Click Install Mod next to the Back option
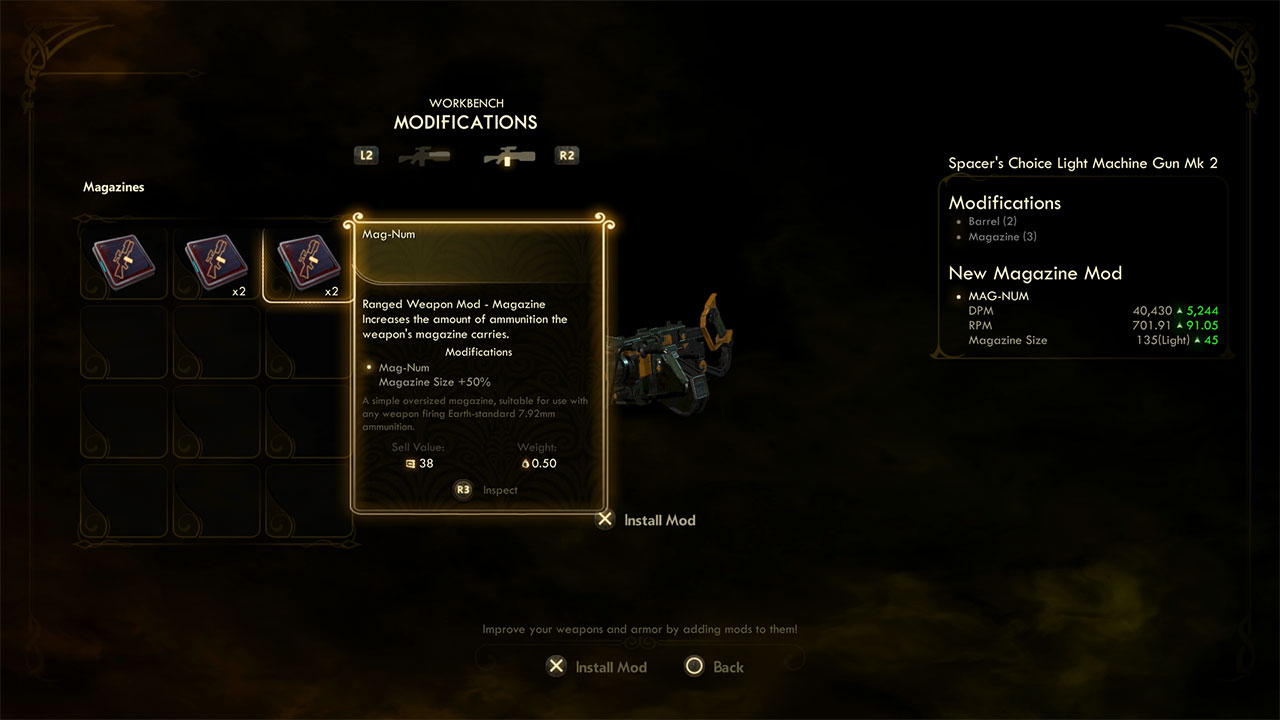 coord(598,667)
